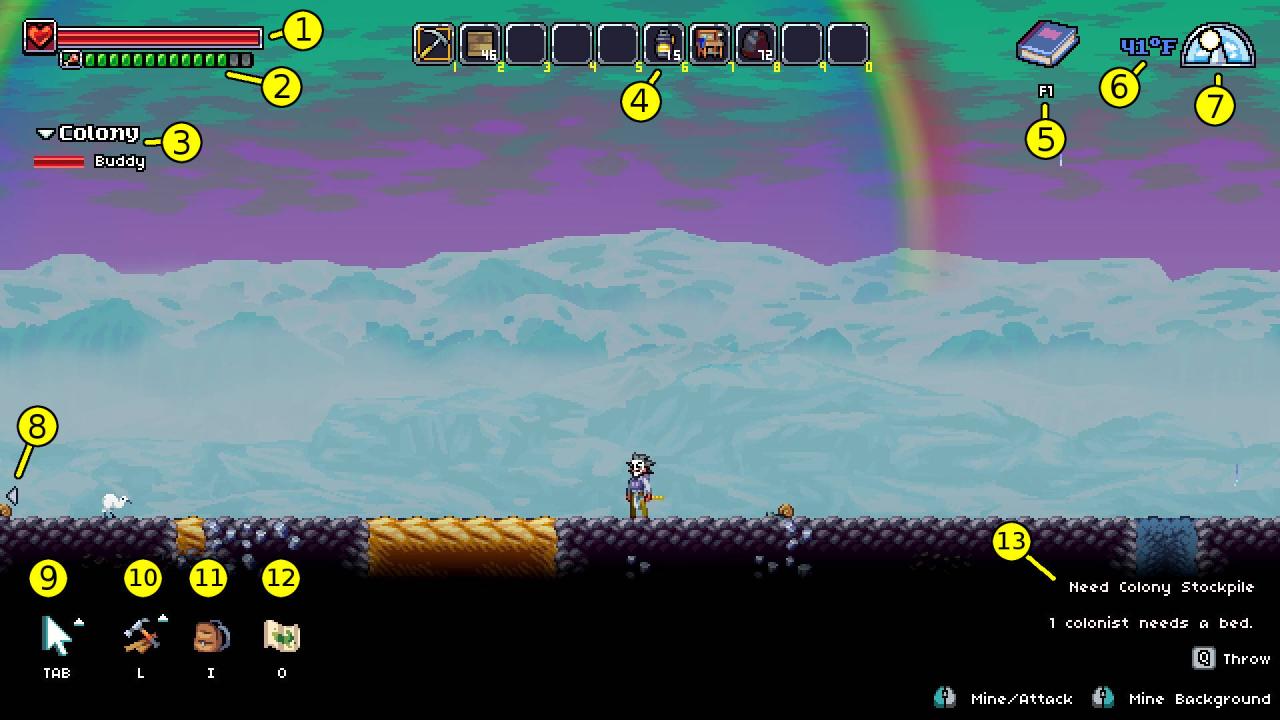Viewport: 1280px width, 720px height.
Task: Select the wooden workbench hotbar slot
Action: [710, 44]
